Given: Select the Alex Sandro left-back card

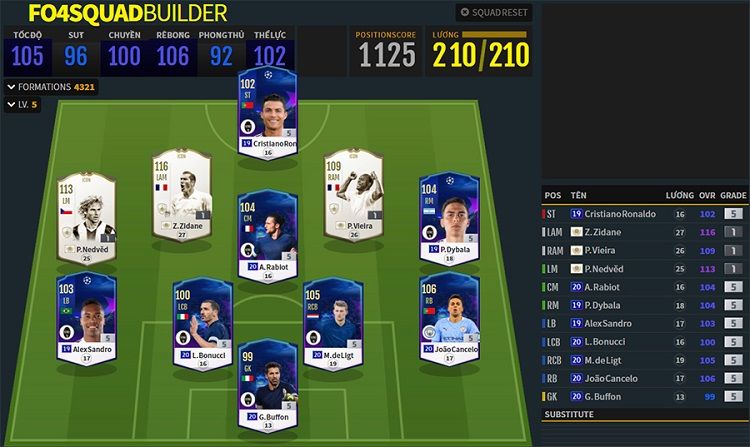Looking at the screenshot, I should tap(87, 317).
